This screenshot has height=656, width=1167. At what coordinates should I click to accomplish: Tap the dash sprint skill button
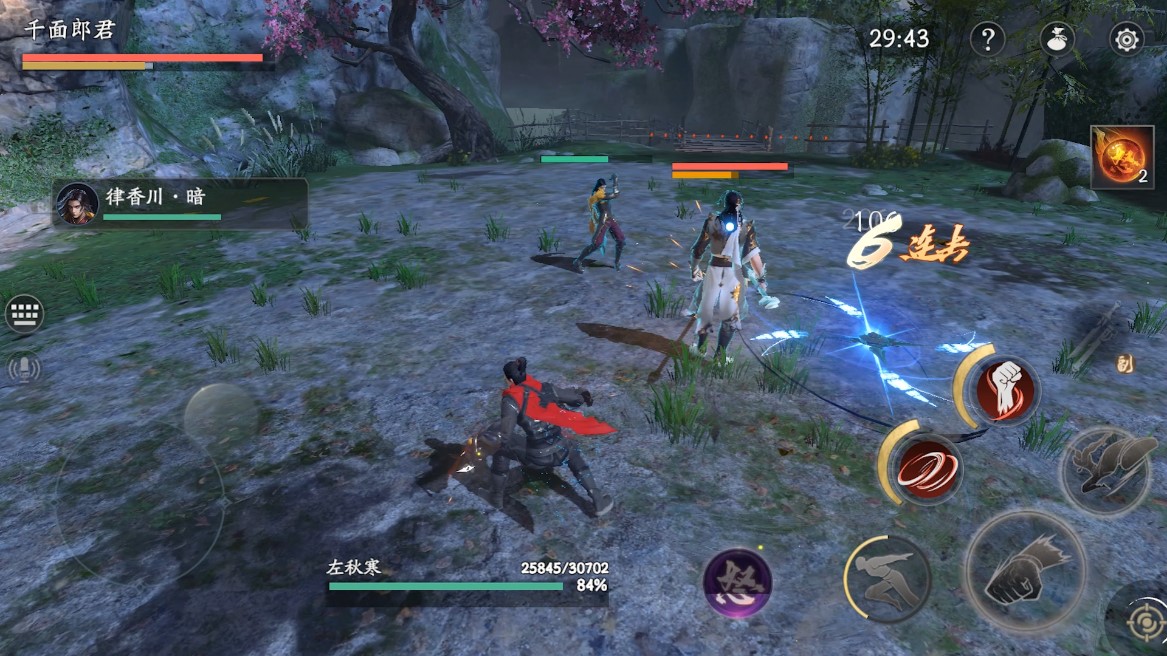pyautogui.click(x=889, y=578)
